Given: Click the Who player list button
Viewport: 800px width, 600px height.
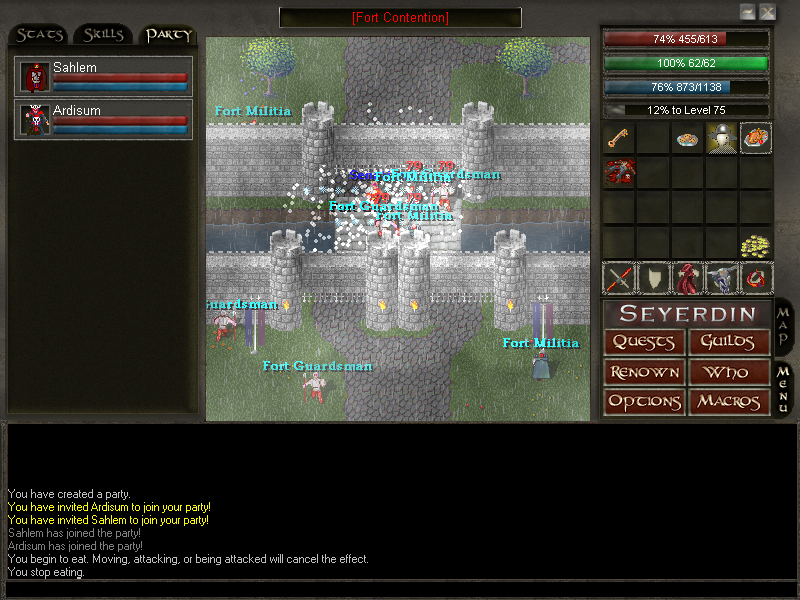Looking at the screenshot, I should point(729,372).
